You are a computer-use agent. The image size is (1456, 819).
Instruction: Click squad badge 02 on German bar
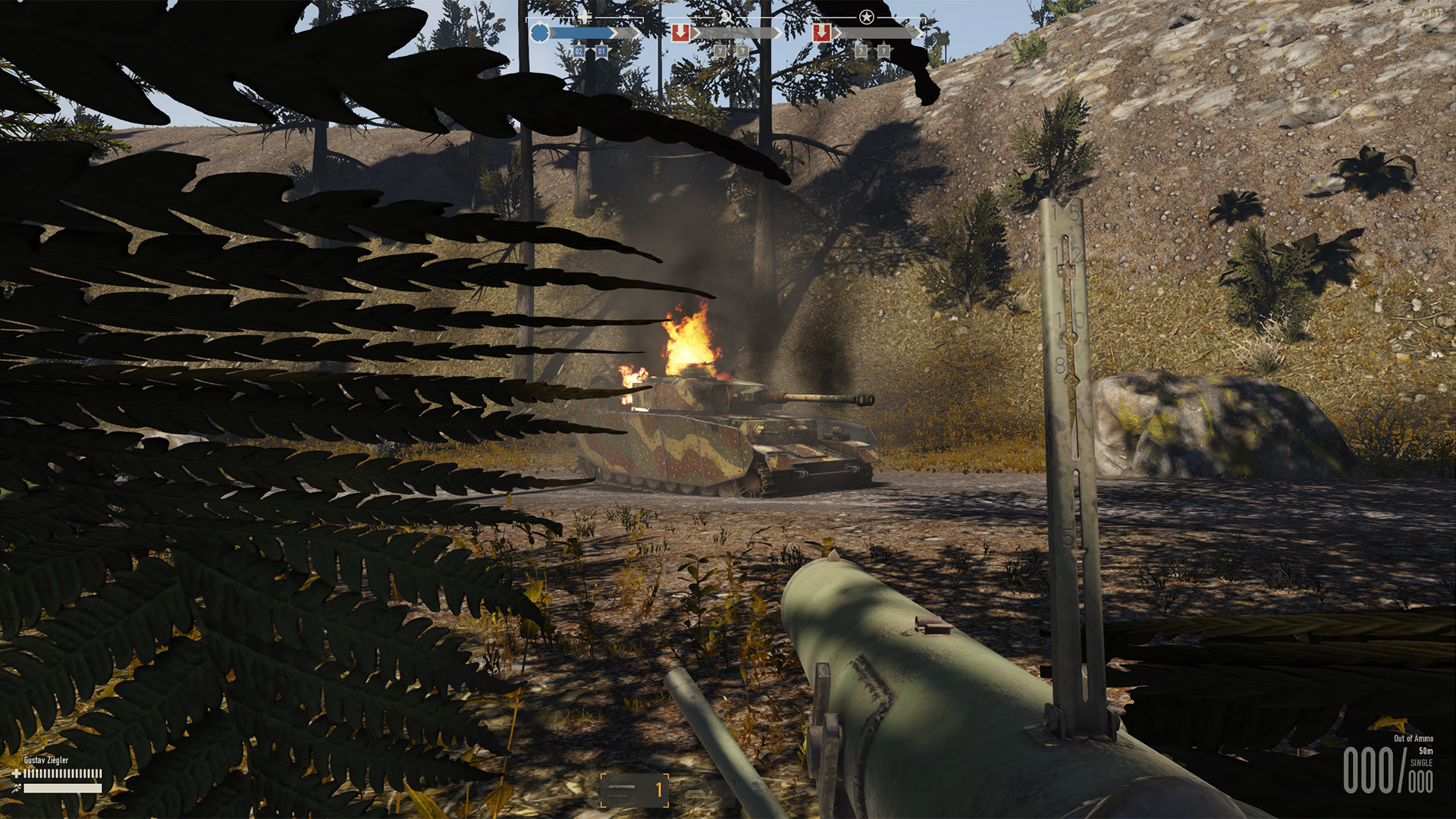(x=578, y=51)
